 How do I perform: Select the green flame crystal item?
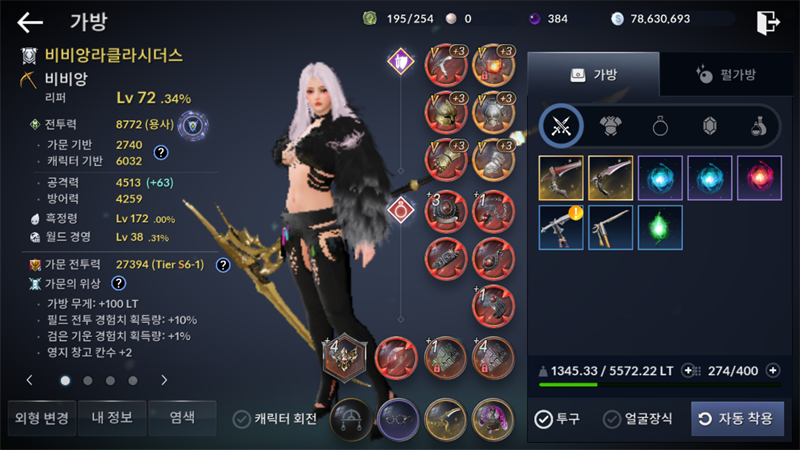pos(660,227)
